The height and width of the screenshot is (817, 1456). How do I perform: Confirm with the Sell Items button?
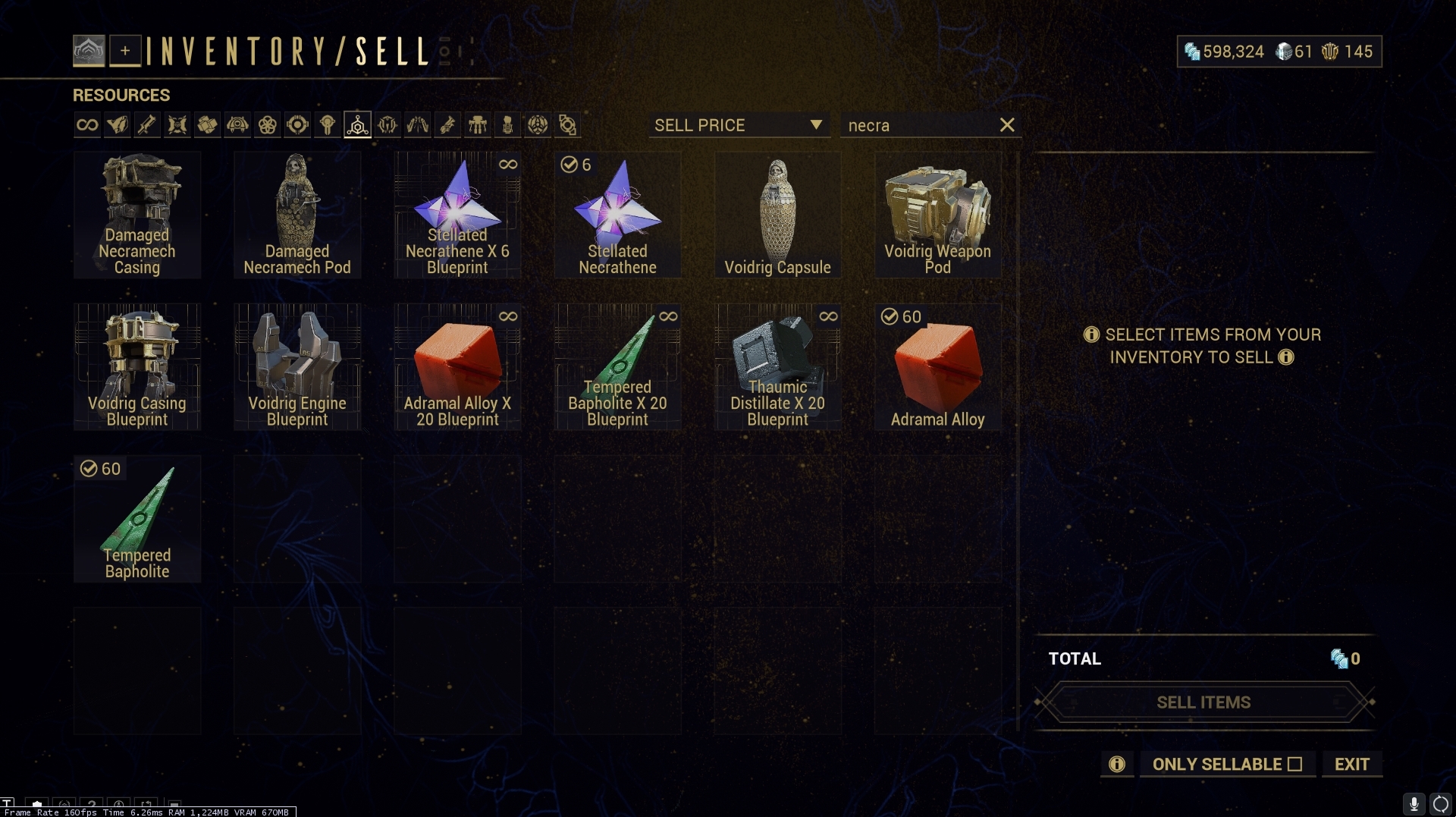point(1203,702)
